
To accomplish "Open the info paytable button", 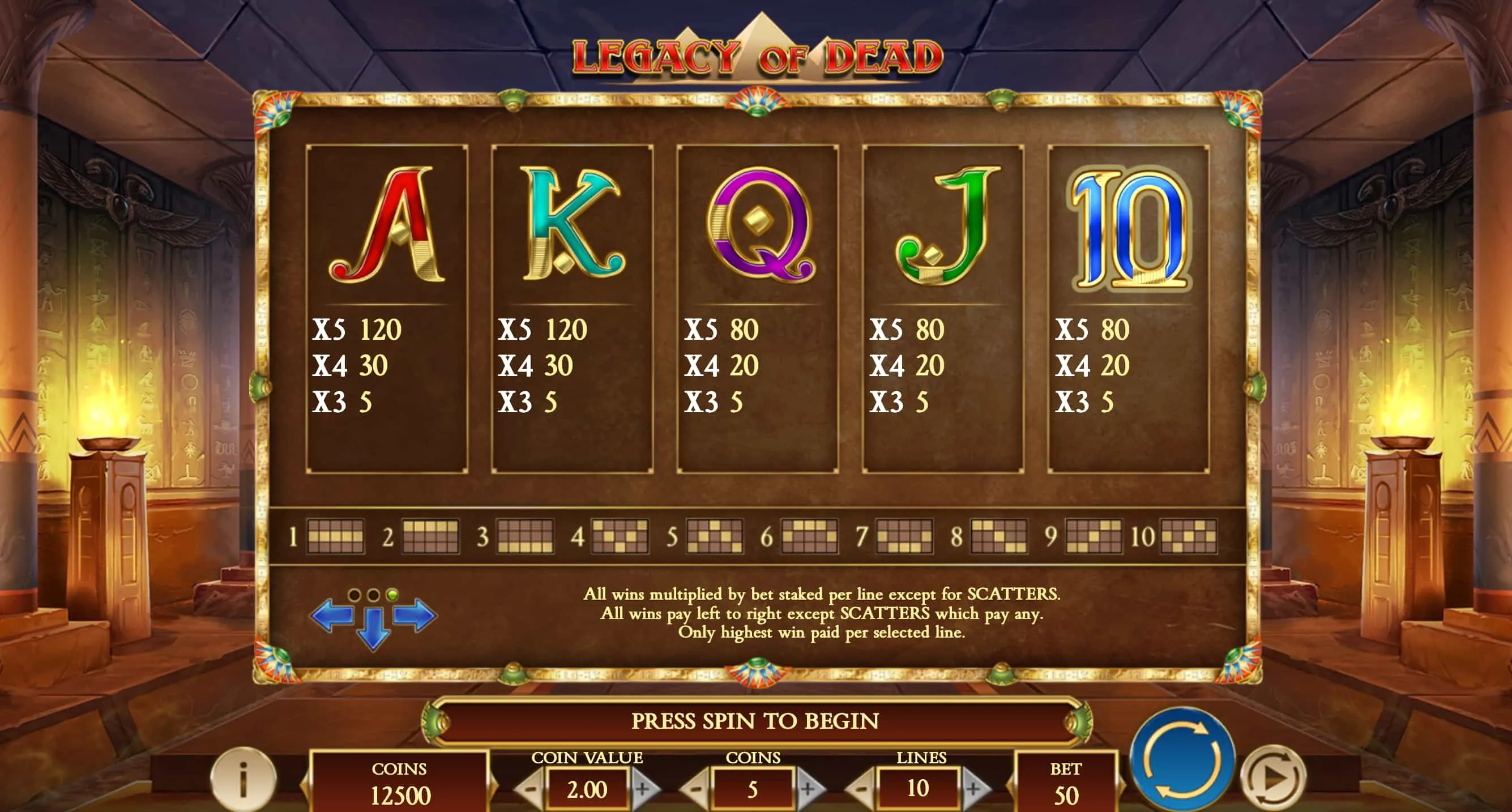I will point(243,779).
